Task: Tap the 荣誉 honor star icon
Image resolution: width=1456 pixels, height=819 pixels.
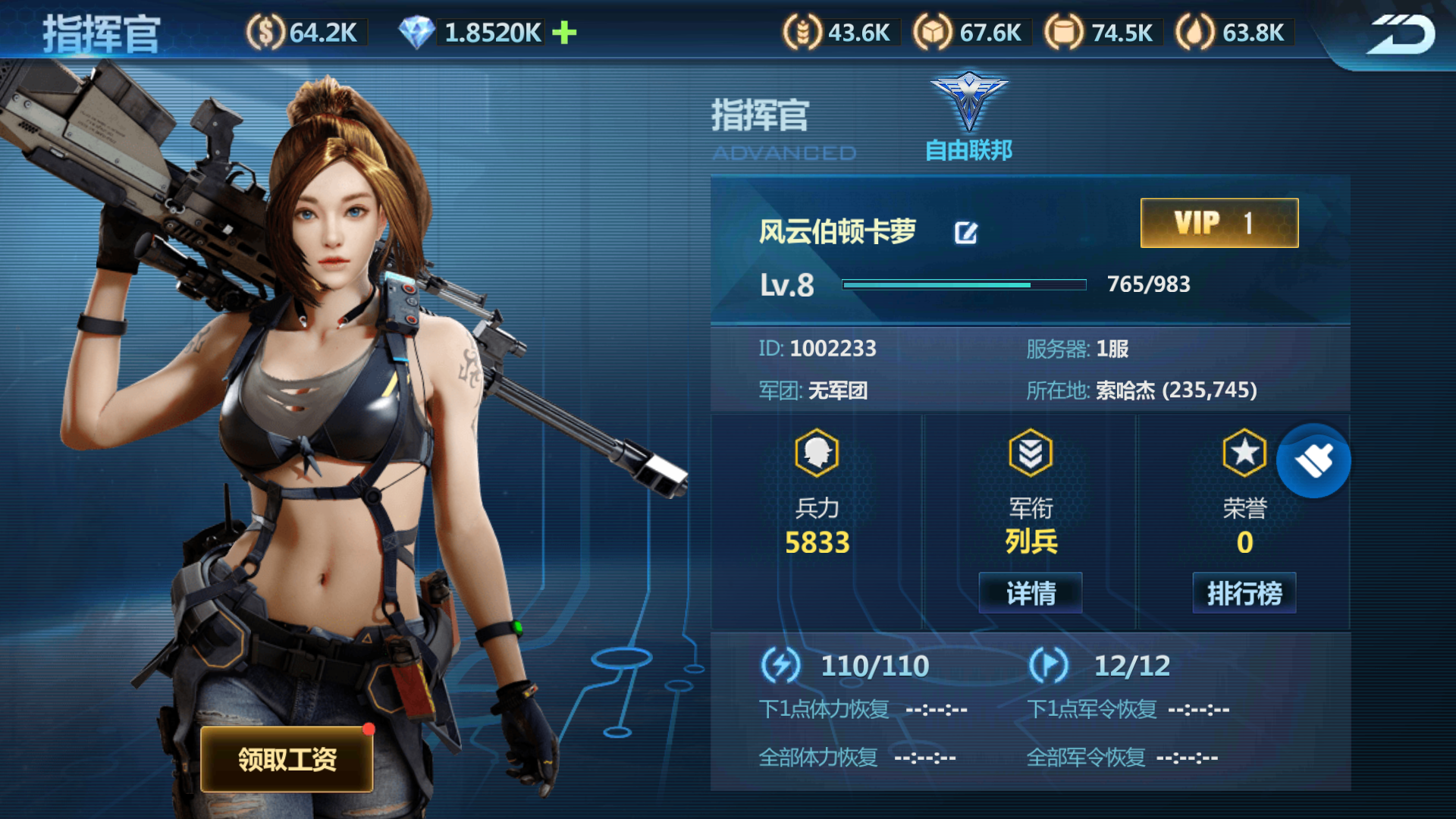Action: coord(1244,453)
